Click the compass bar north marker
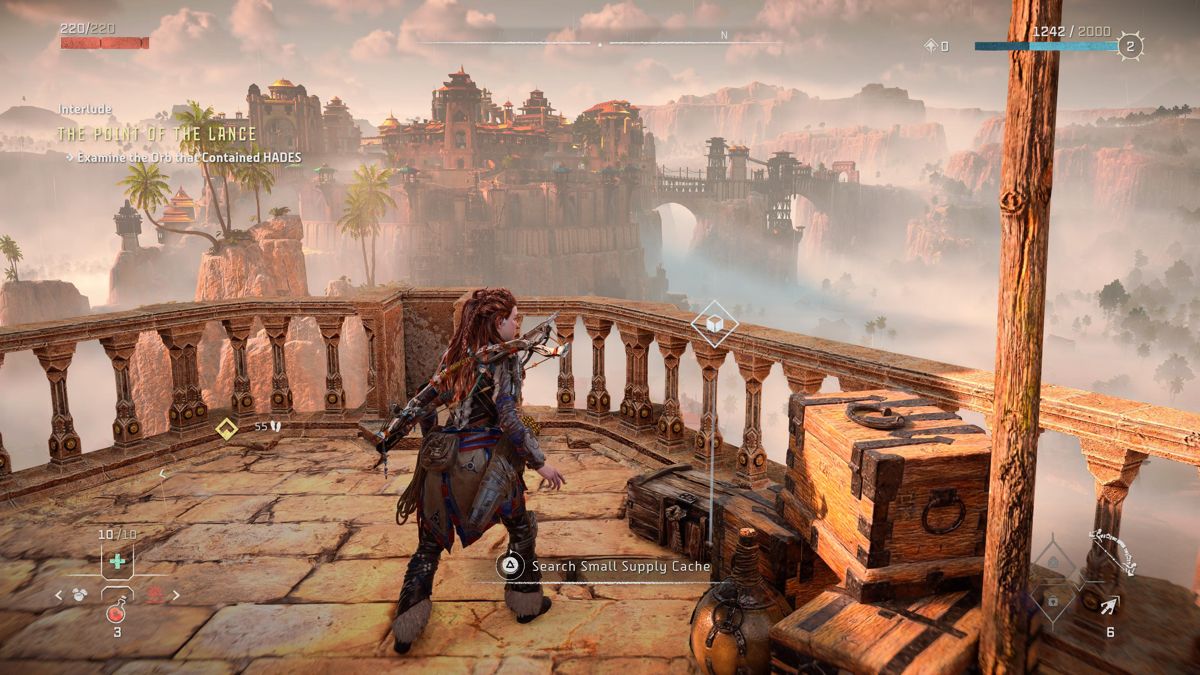Image resolution: width=1200 pixels, height=675 pixels. coord(724,35)
